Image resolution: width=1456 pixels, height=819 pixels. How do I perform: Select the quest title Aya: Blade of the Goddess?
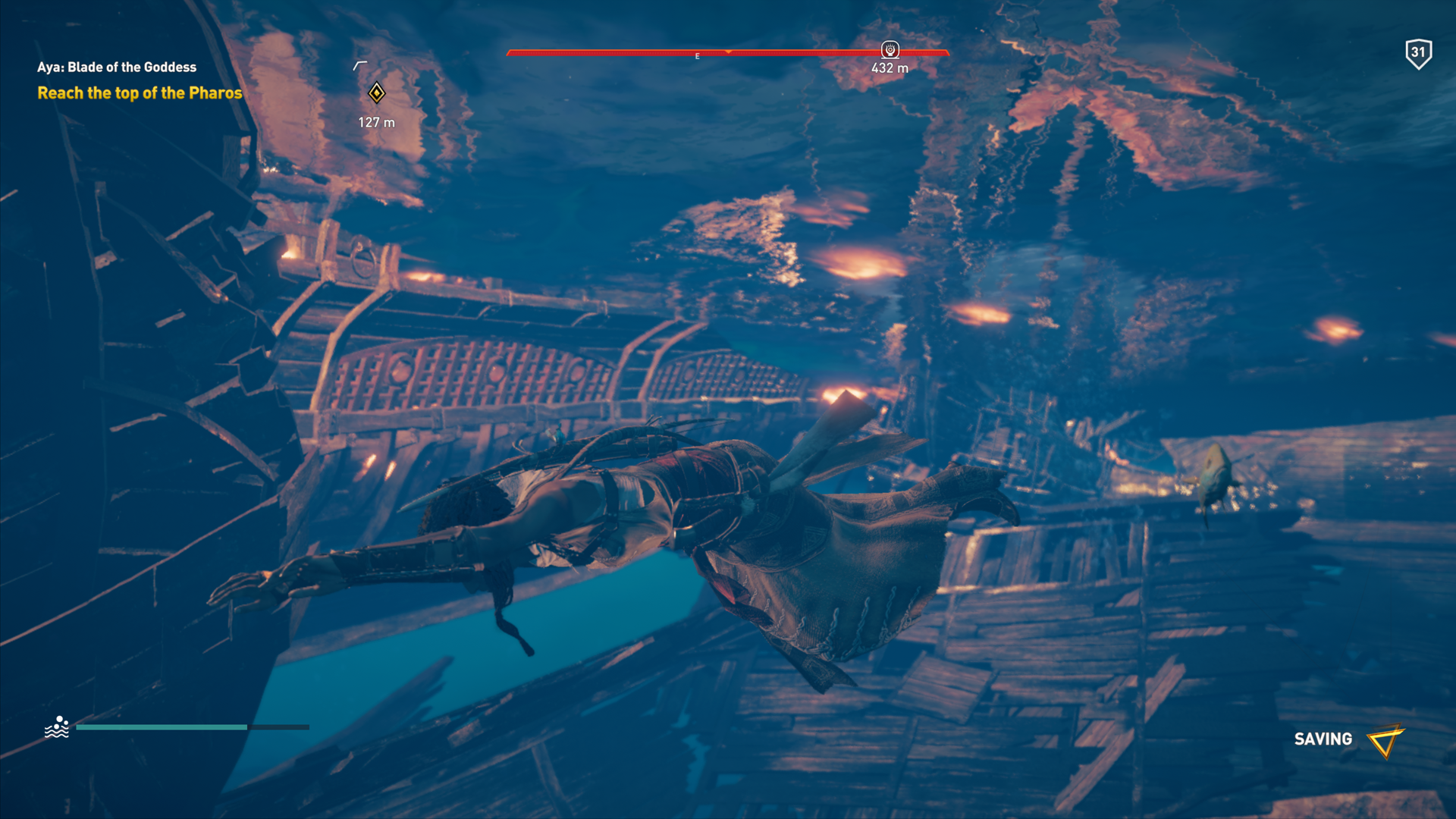pyautogui.click(x=117, y=67)
